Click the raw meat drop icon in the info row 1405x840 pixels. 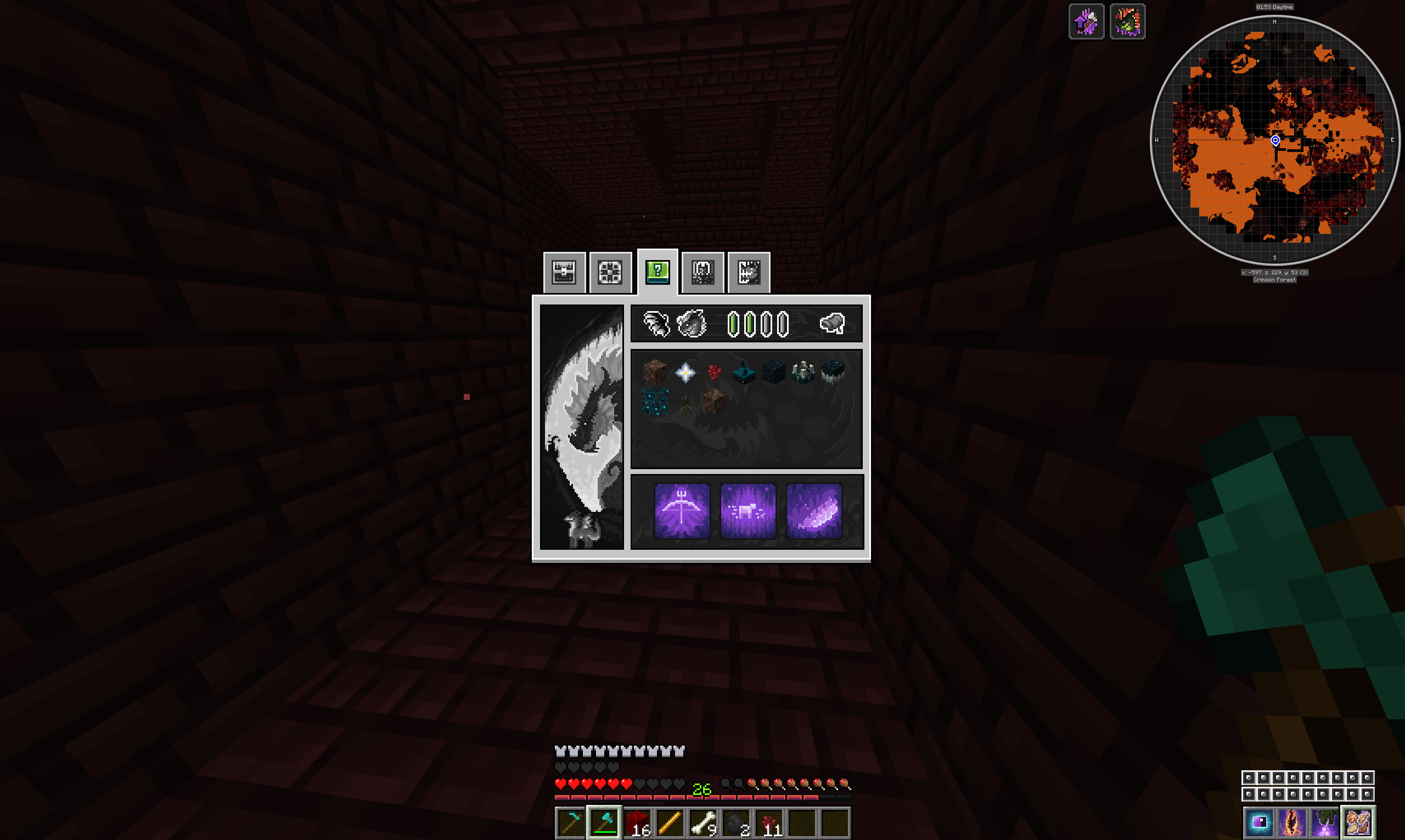point(833,323)
